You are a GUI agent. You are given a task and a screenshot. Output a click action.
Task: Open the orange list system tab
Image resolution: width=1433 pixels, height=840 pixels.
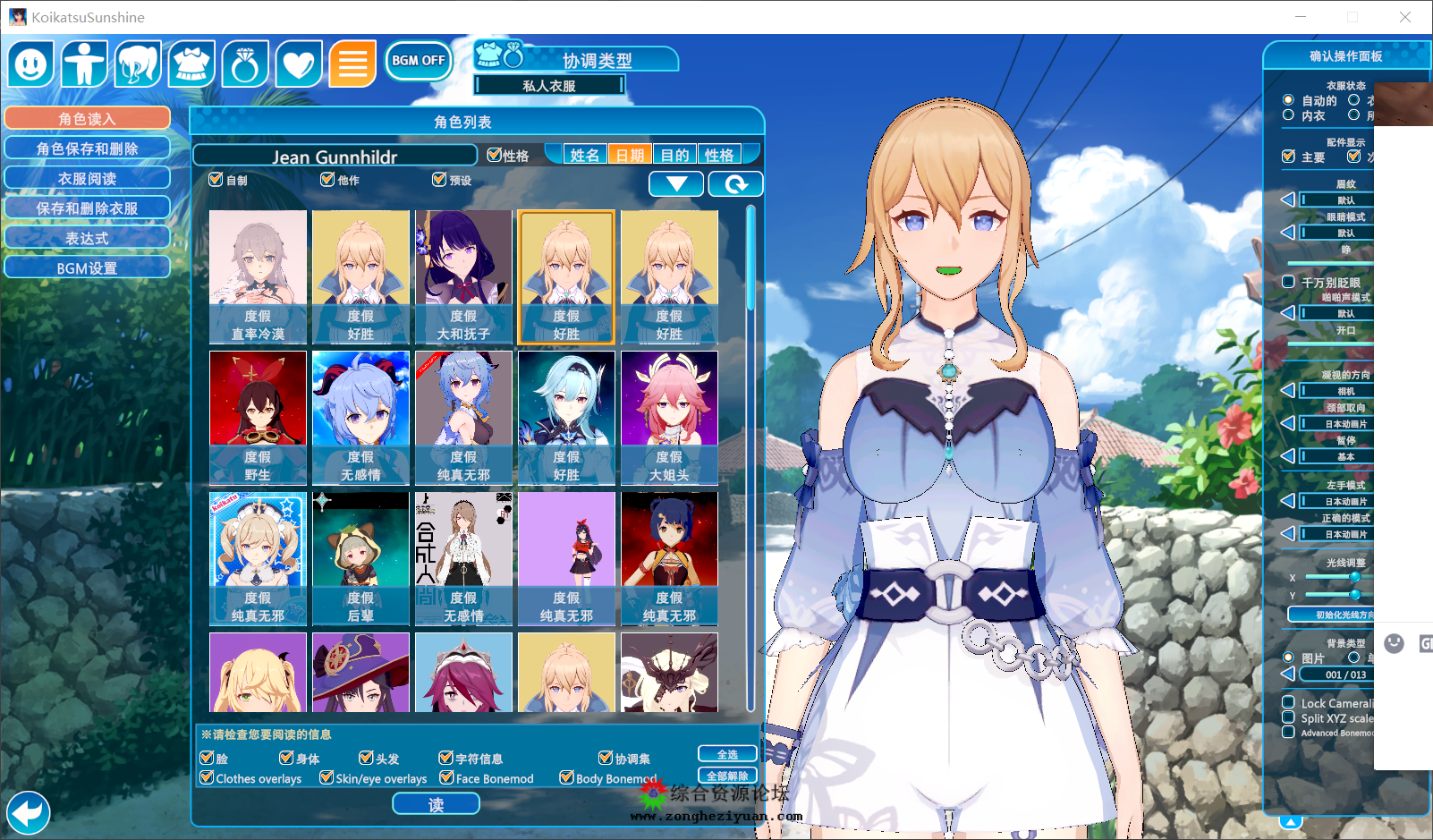[x=352, y=64]
